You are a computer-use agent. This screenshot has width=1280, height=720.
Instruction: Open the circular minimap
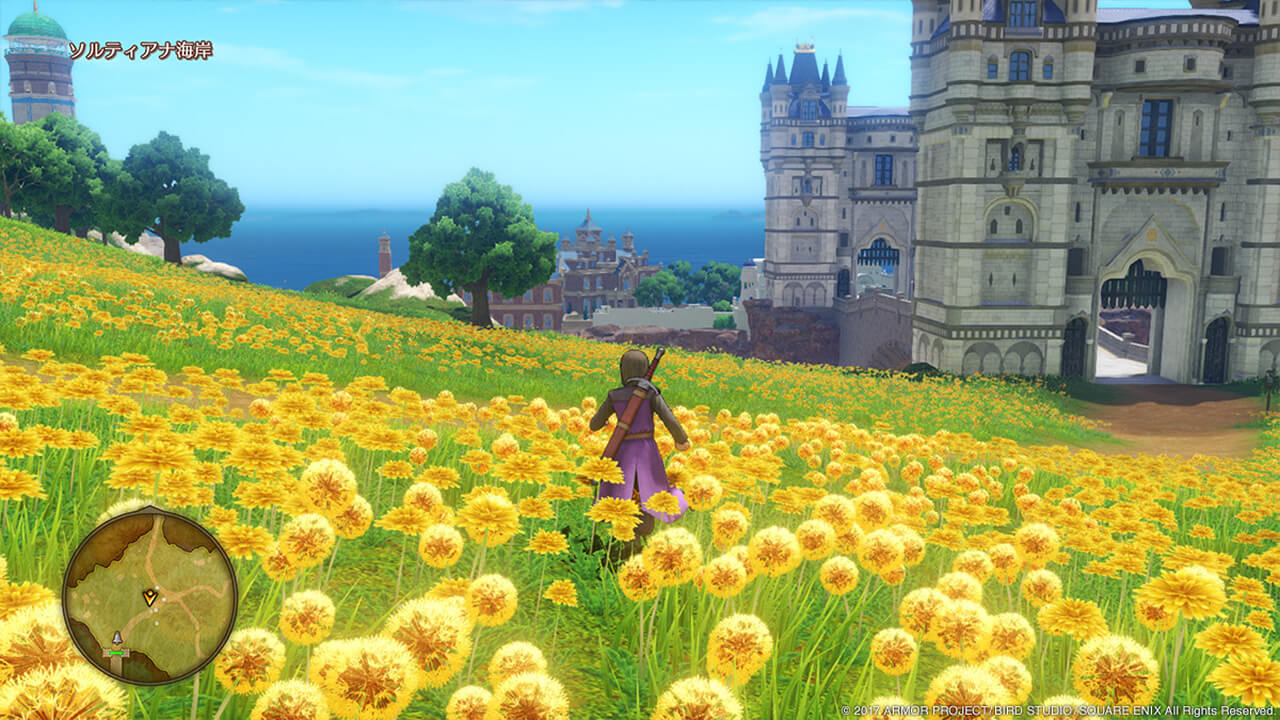click(x=150, y=596)
